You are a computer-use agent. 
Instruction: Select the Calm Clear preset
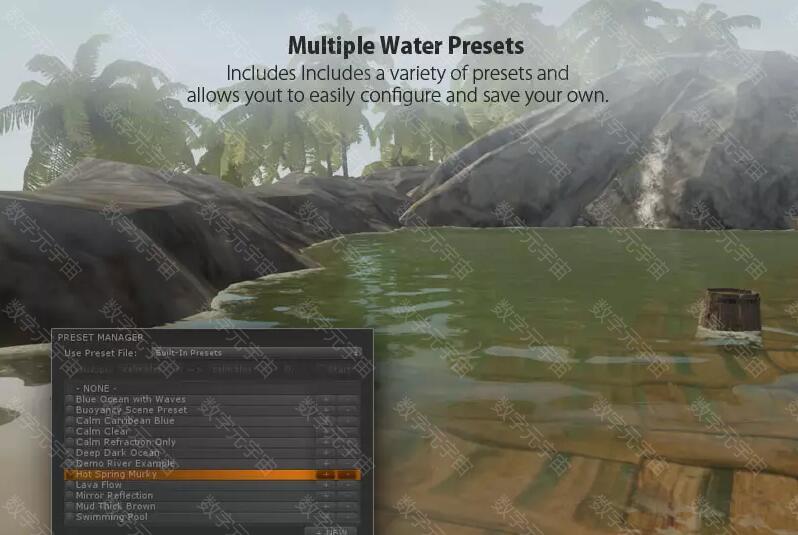[x=103, y=431]
